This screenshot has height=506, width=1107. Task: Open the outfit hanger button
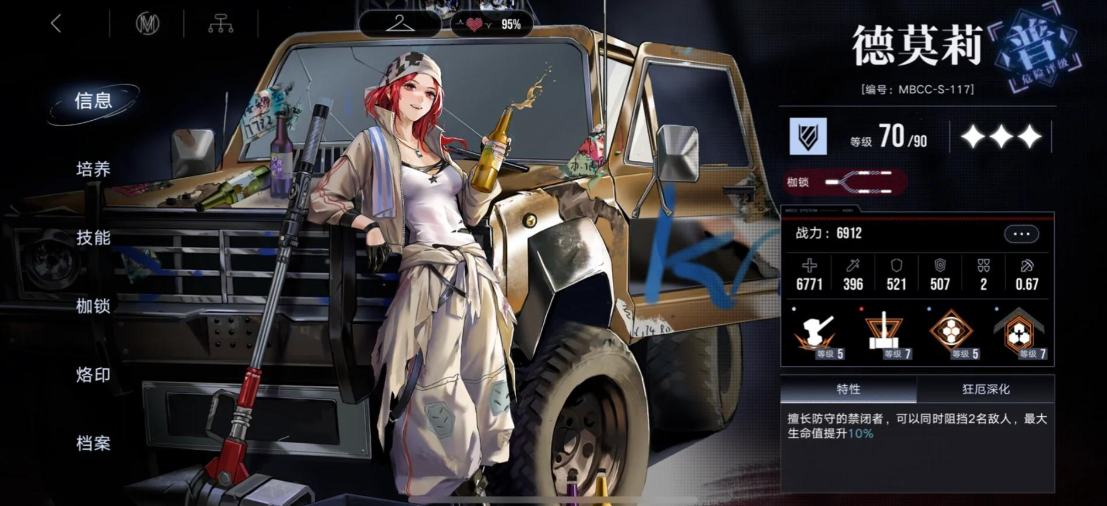pos(400,23)
